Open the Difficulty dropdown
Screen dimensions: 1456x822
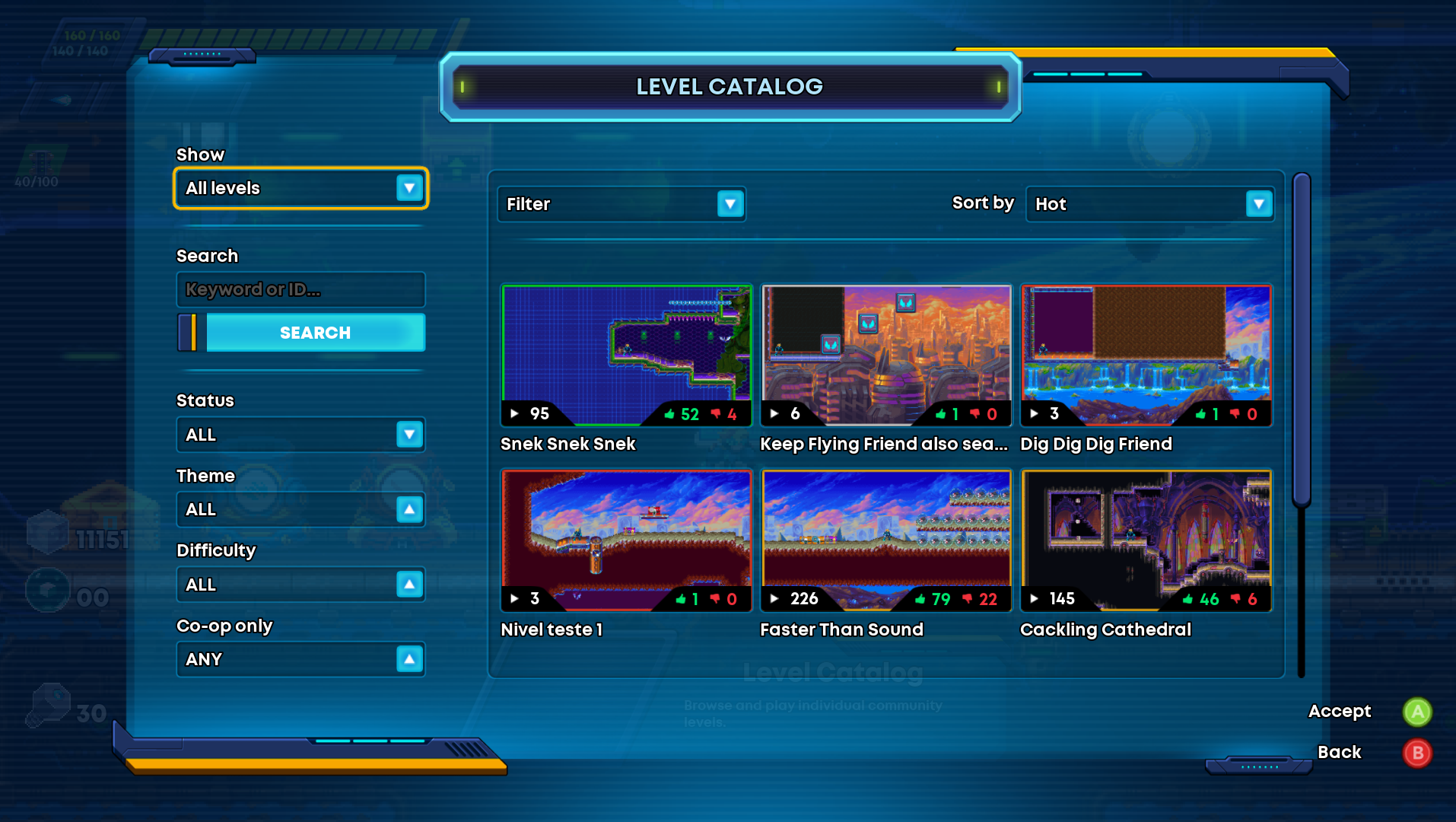300,585
